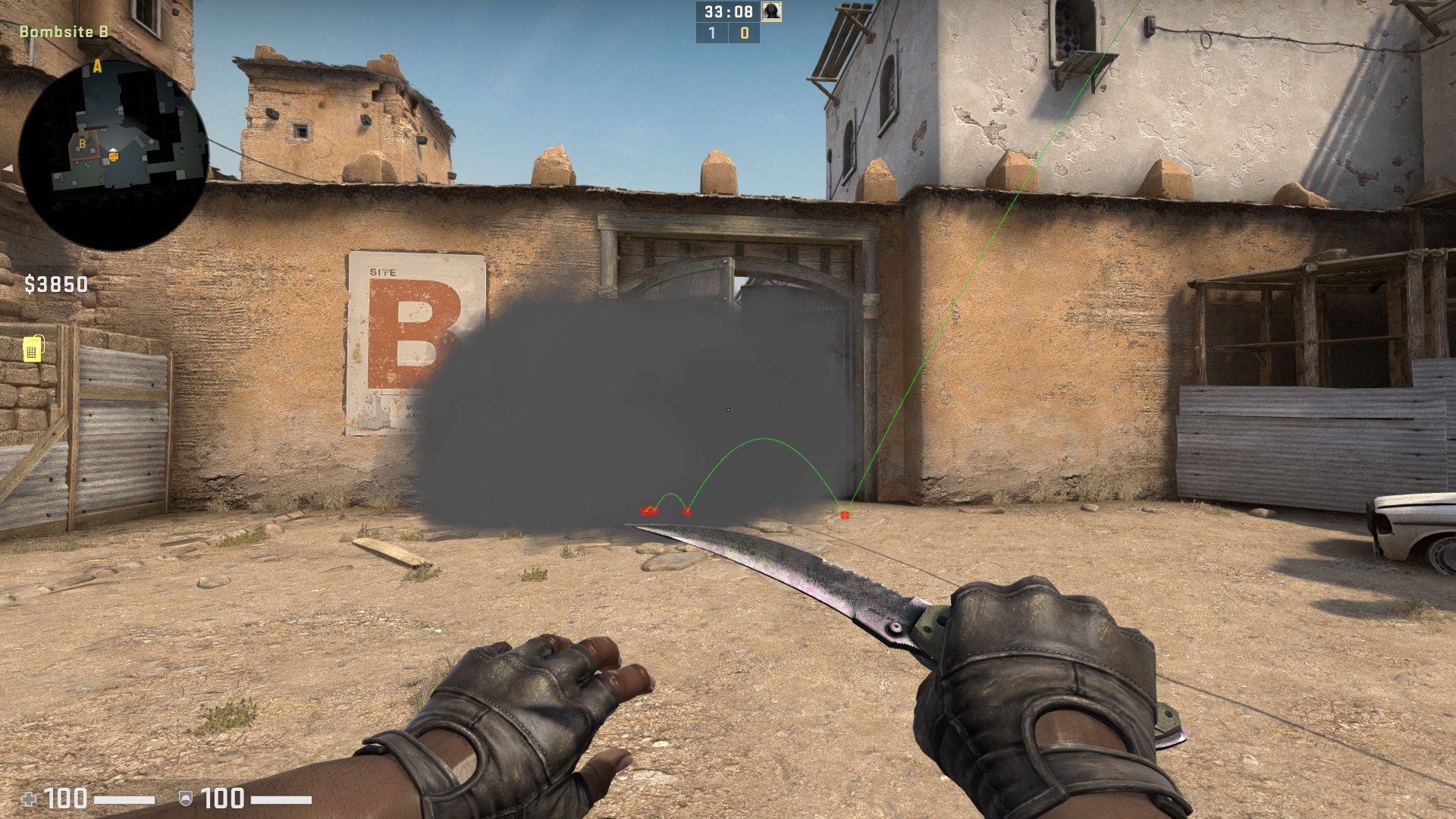The width and height of the screenshot is (1456, 819).
Task: Click the rightmost red grenade landing marker
Action: [844, 514]
